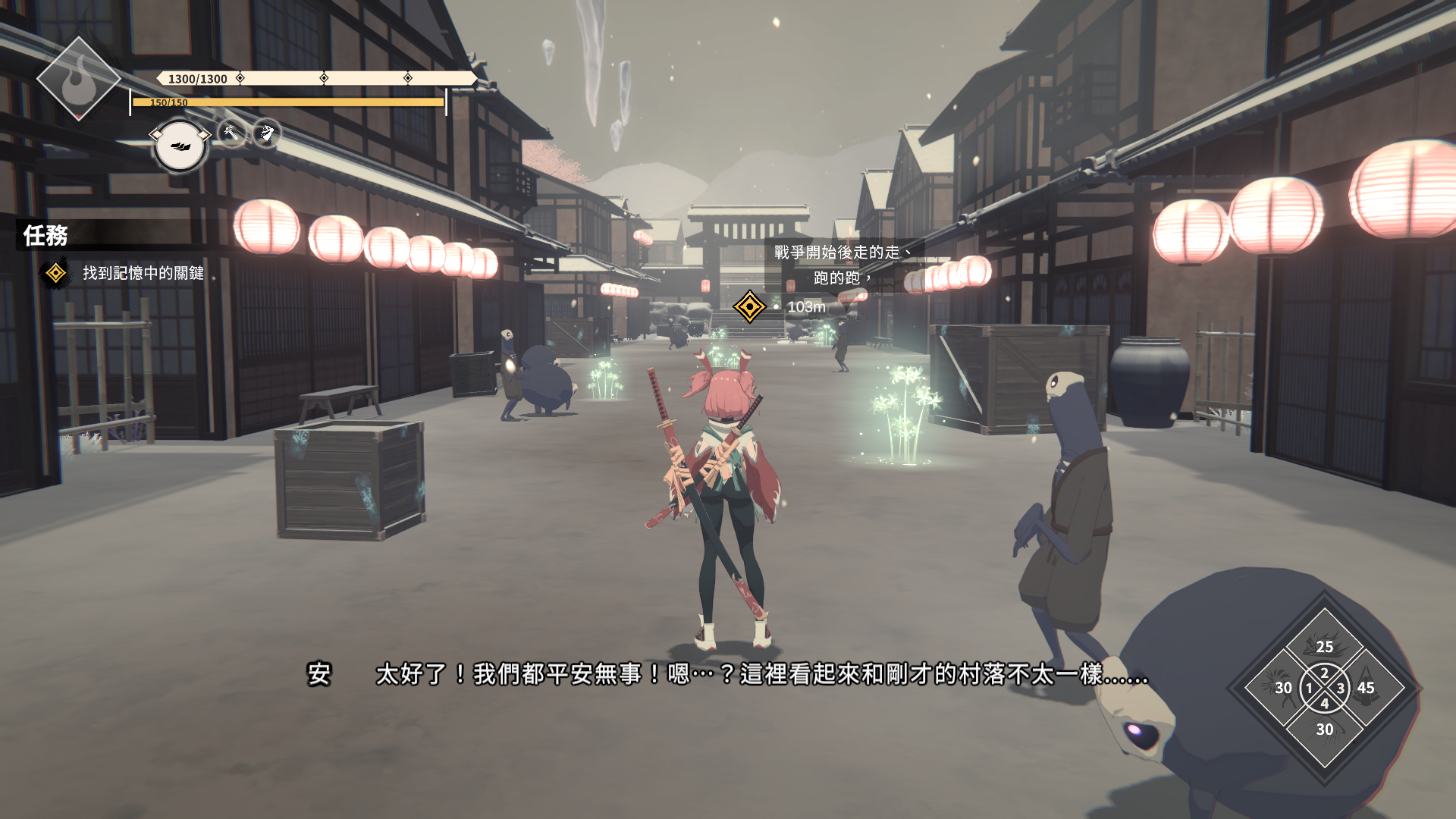This screenshot has width=1456, height=819.
Task: Select the round claw-slash stance icon
Action: tap(180, 146)
